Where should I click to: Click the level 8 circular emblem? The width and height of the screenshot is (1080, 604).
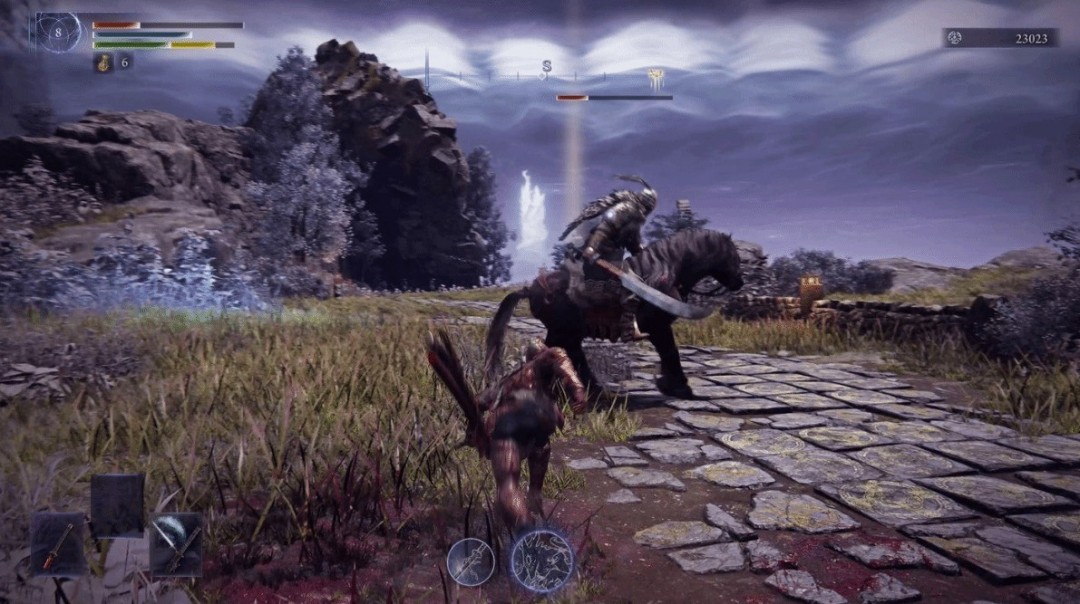[x=58, y=32]
